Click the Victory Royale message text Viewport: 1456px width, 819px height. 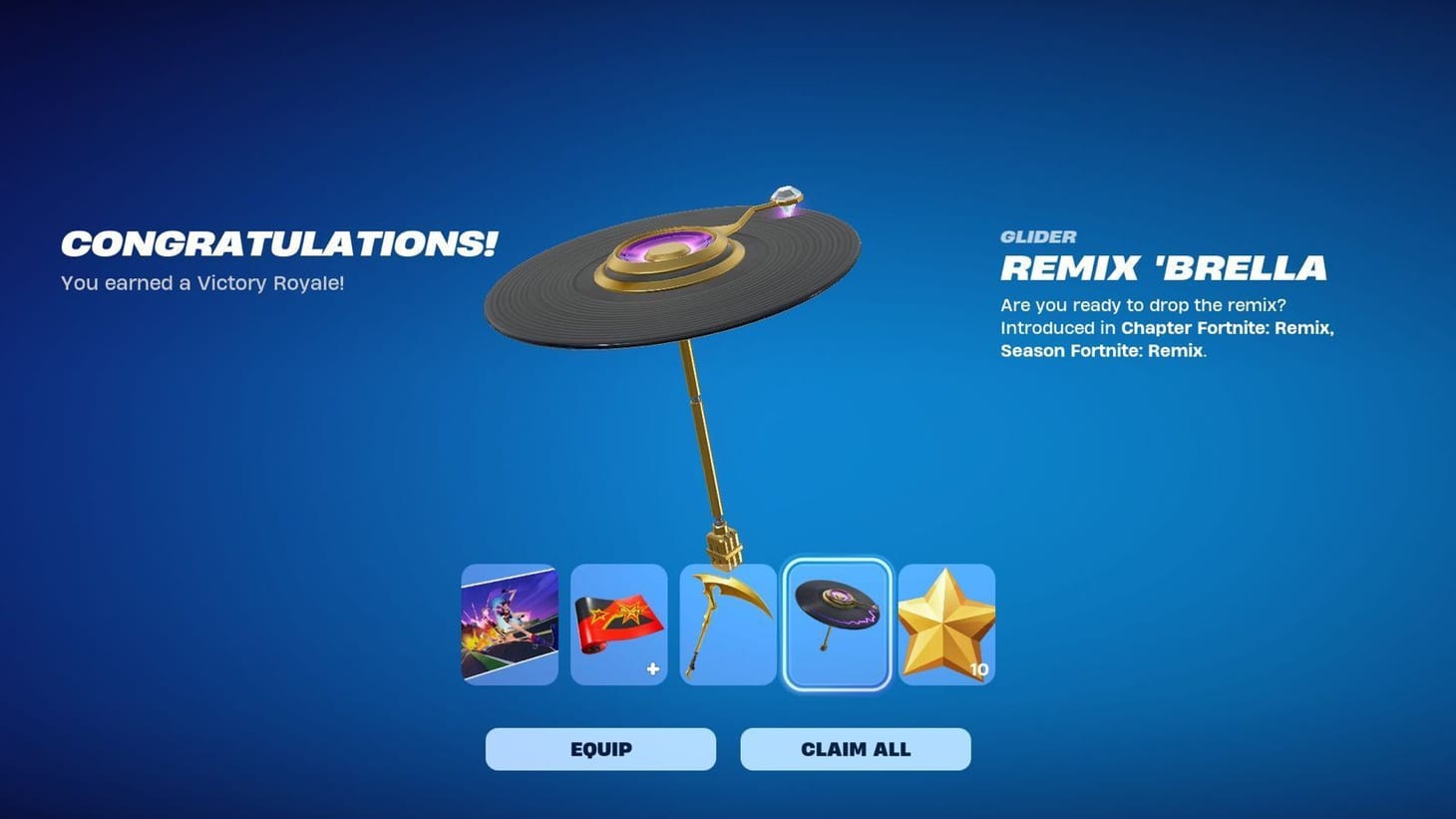(202, 283)
